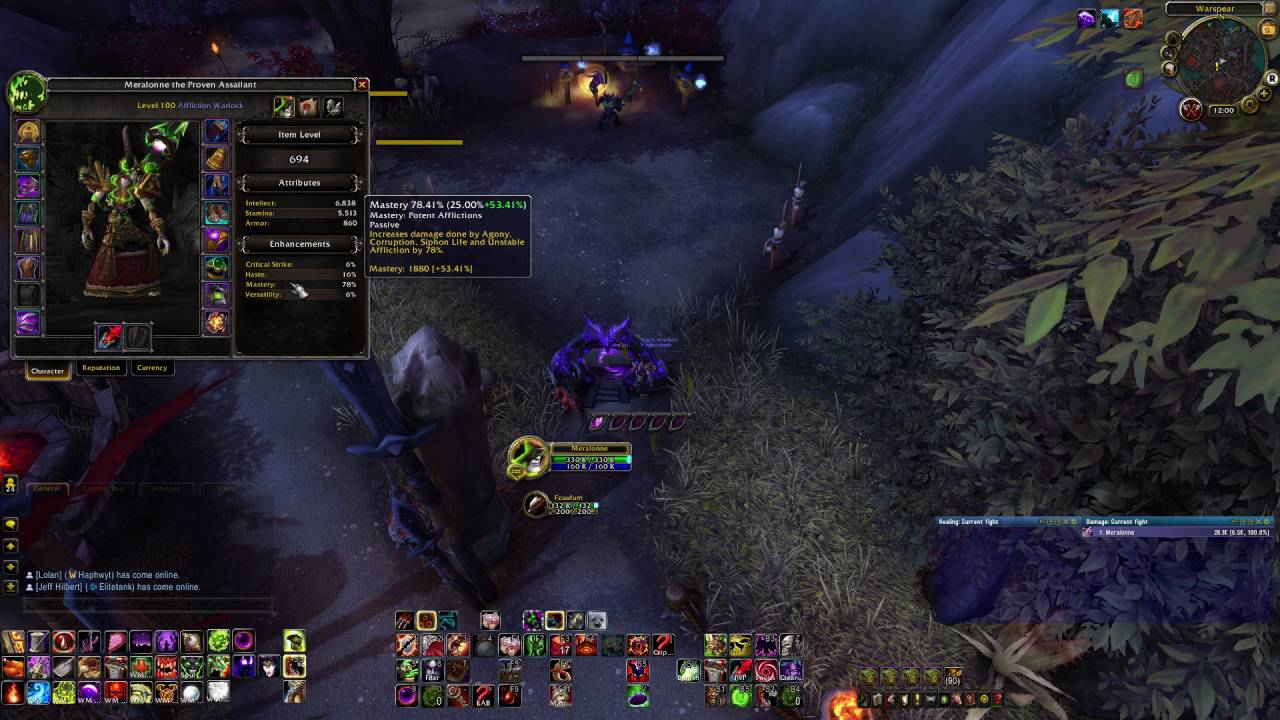Click the crossed-axes Horde button by the minimap
The height and width of the screenshot is (720, 1280).
click(x=1190, y=110)
